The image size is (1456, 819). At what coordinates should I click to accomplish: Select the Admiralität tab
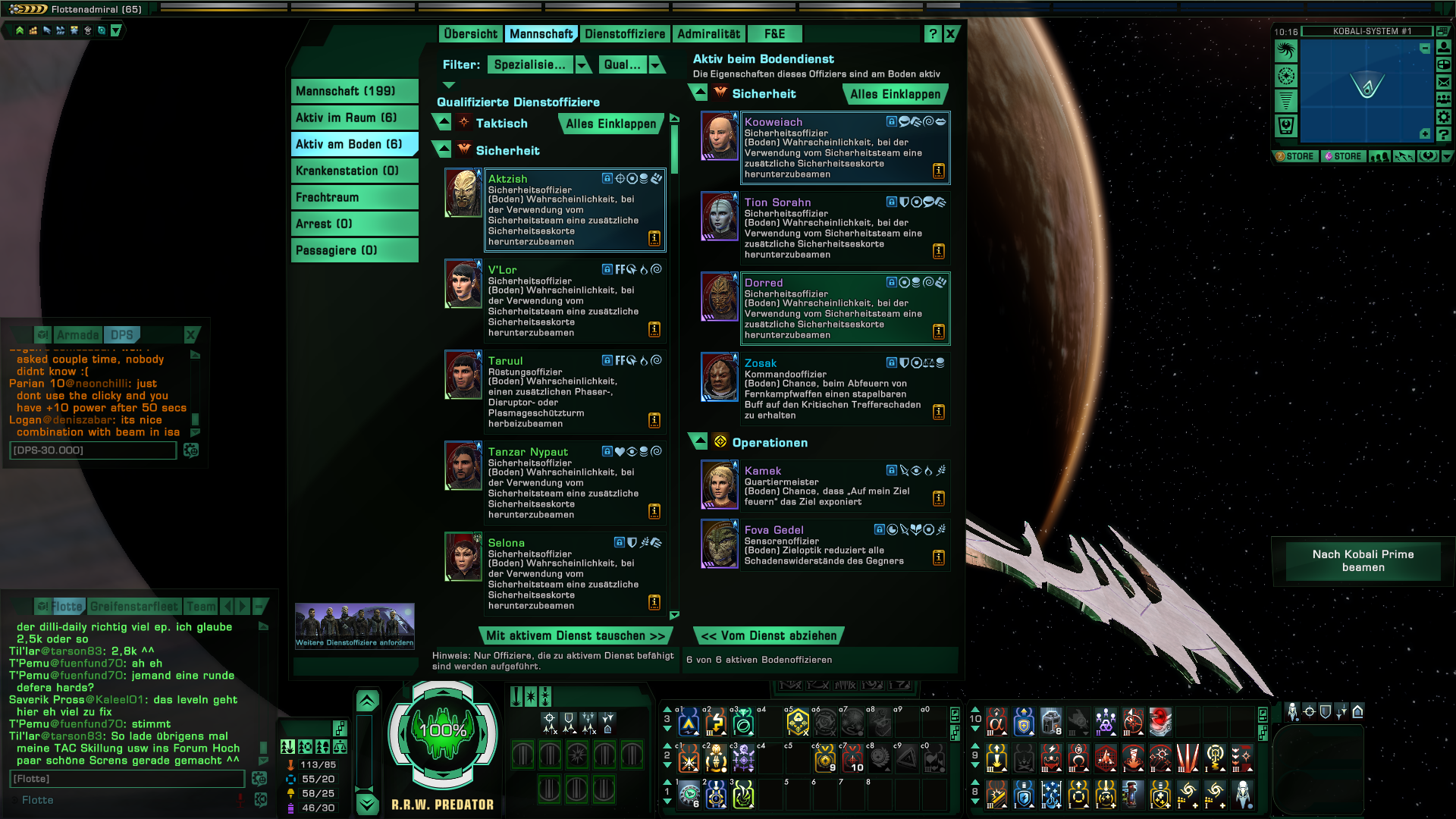click(x=708, y=34)
